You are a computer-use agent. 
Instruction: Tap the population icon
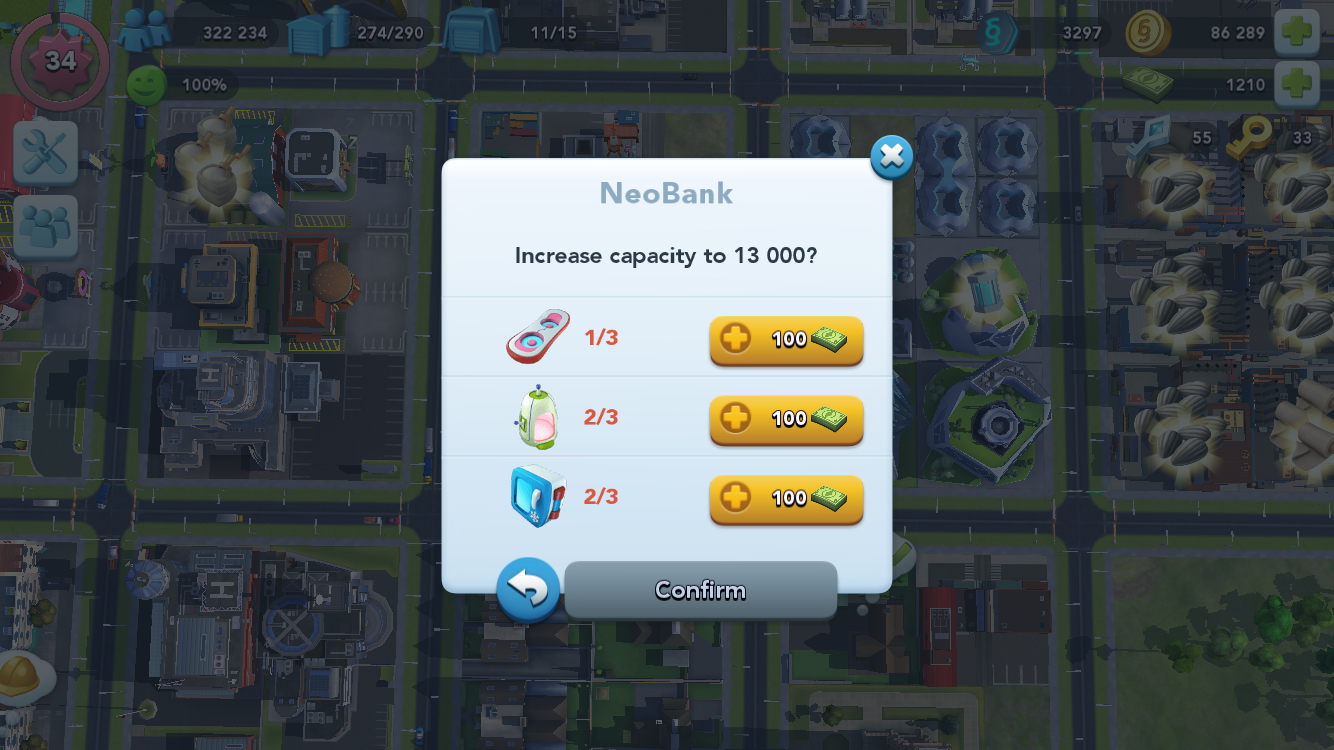pyautogui.click(x=144, y=32)
